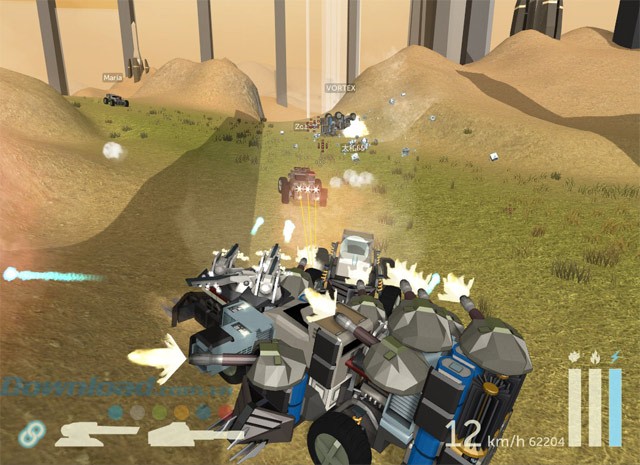Click the glowing chain link icon
This screenshot has height=465, width=640.
[31, 432]
